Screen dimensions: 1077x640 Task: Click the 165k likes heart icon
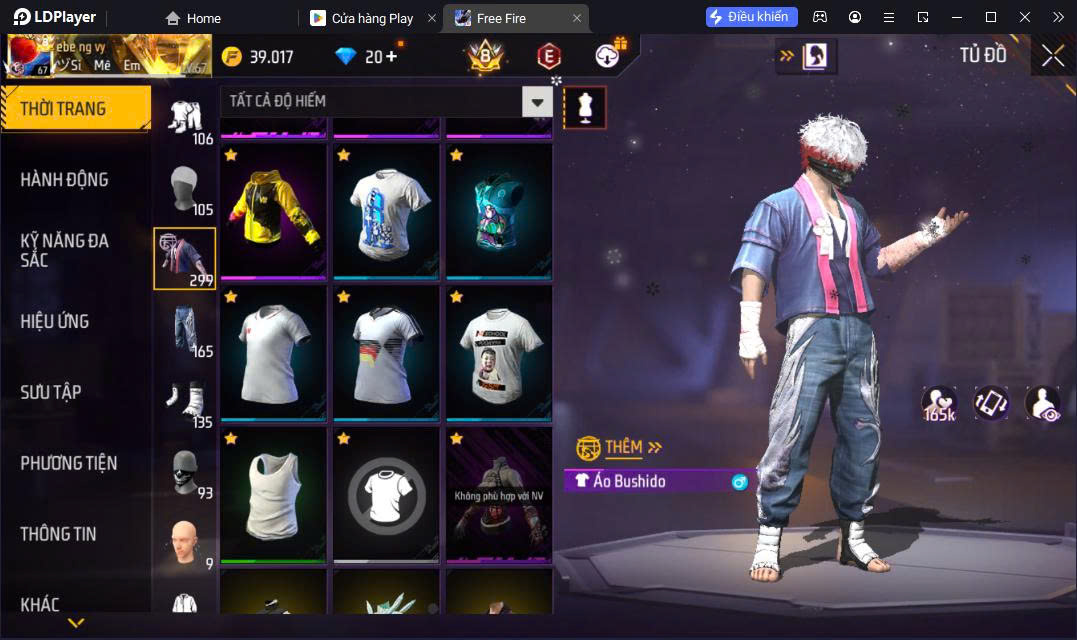coord(939,403)
